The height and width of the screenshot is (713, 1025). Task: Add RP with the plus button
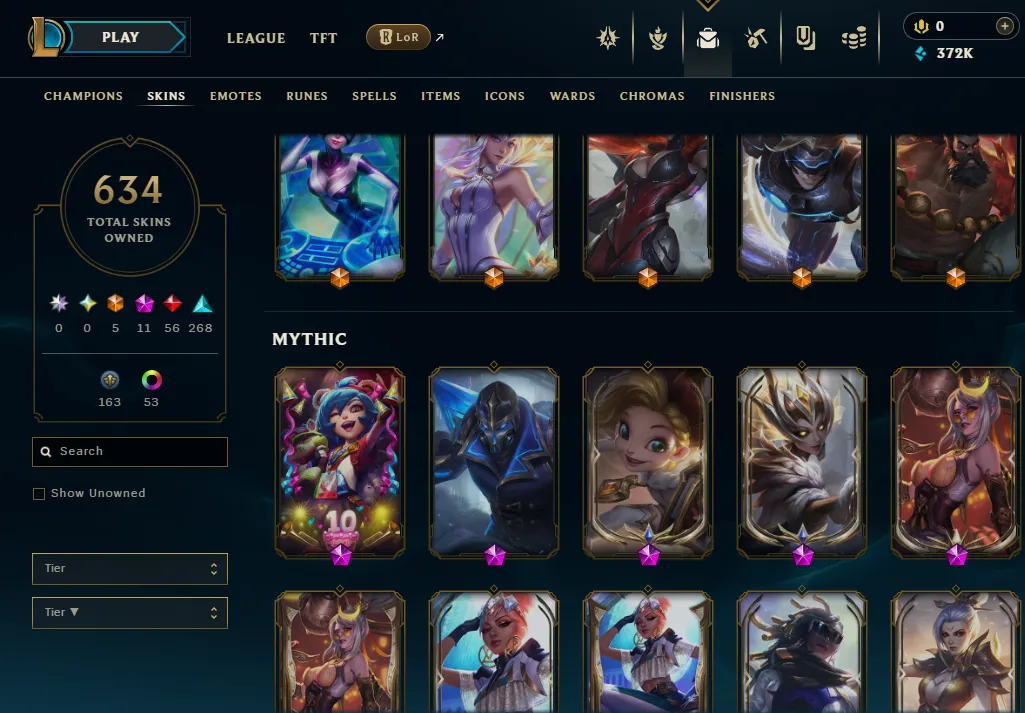[x=1005, y=26]
